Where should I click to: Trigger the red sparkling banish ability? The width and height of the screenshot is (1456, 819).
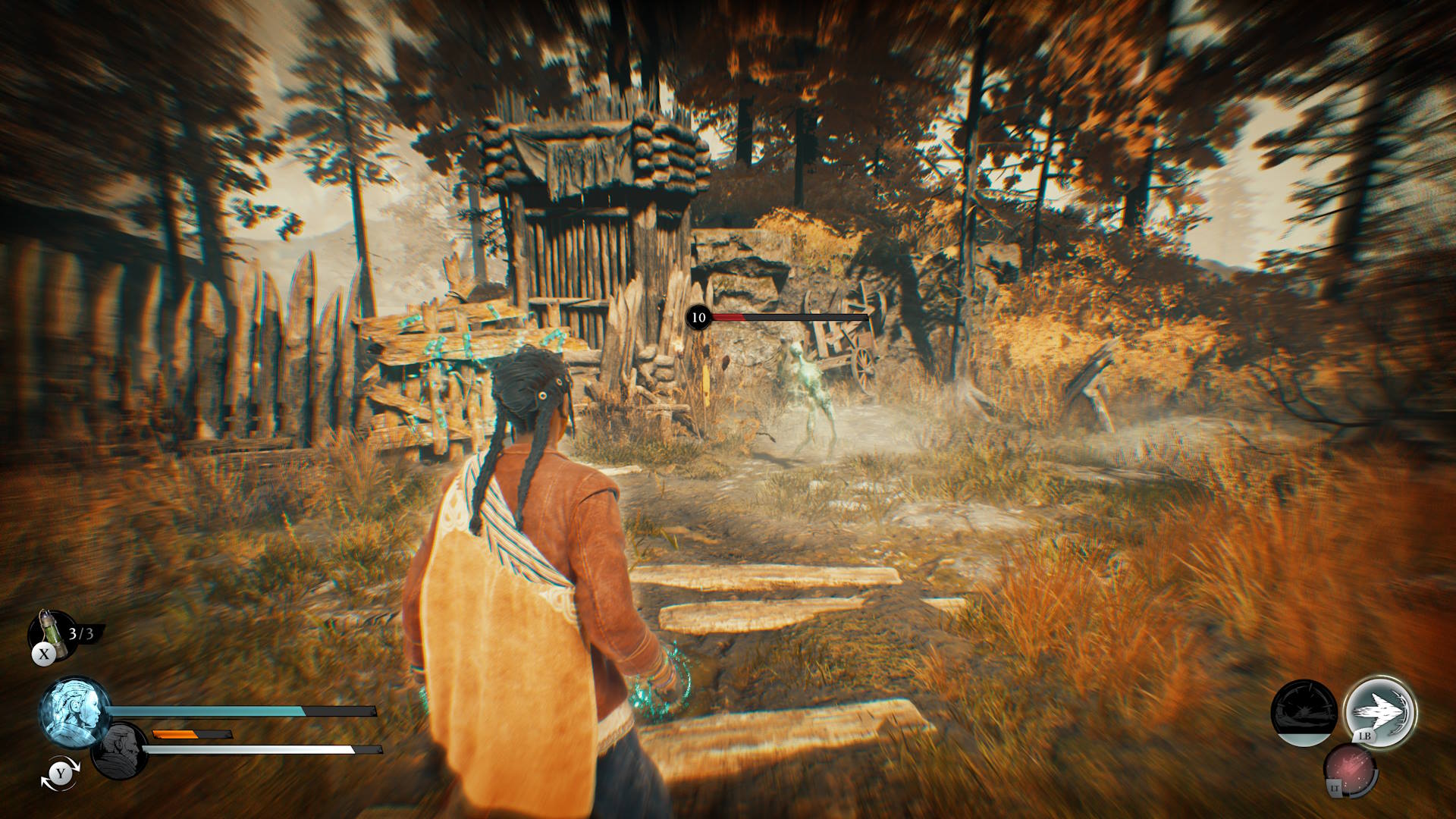coord(1351,772)
